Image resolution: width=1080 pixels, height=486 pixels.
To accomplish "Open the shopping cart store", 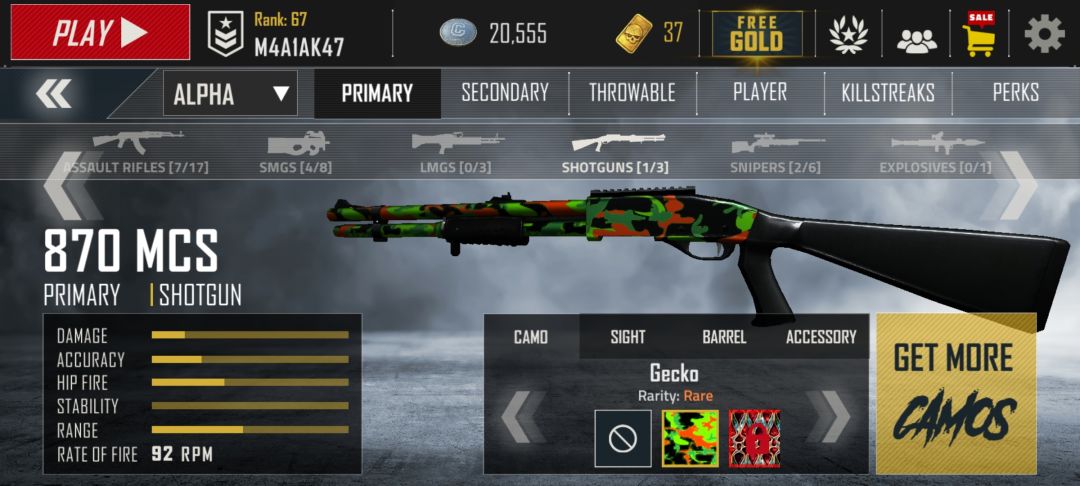I will pos(979,34).
